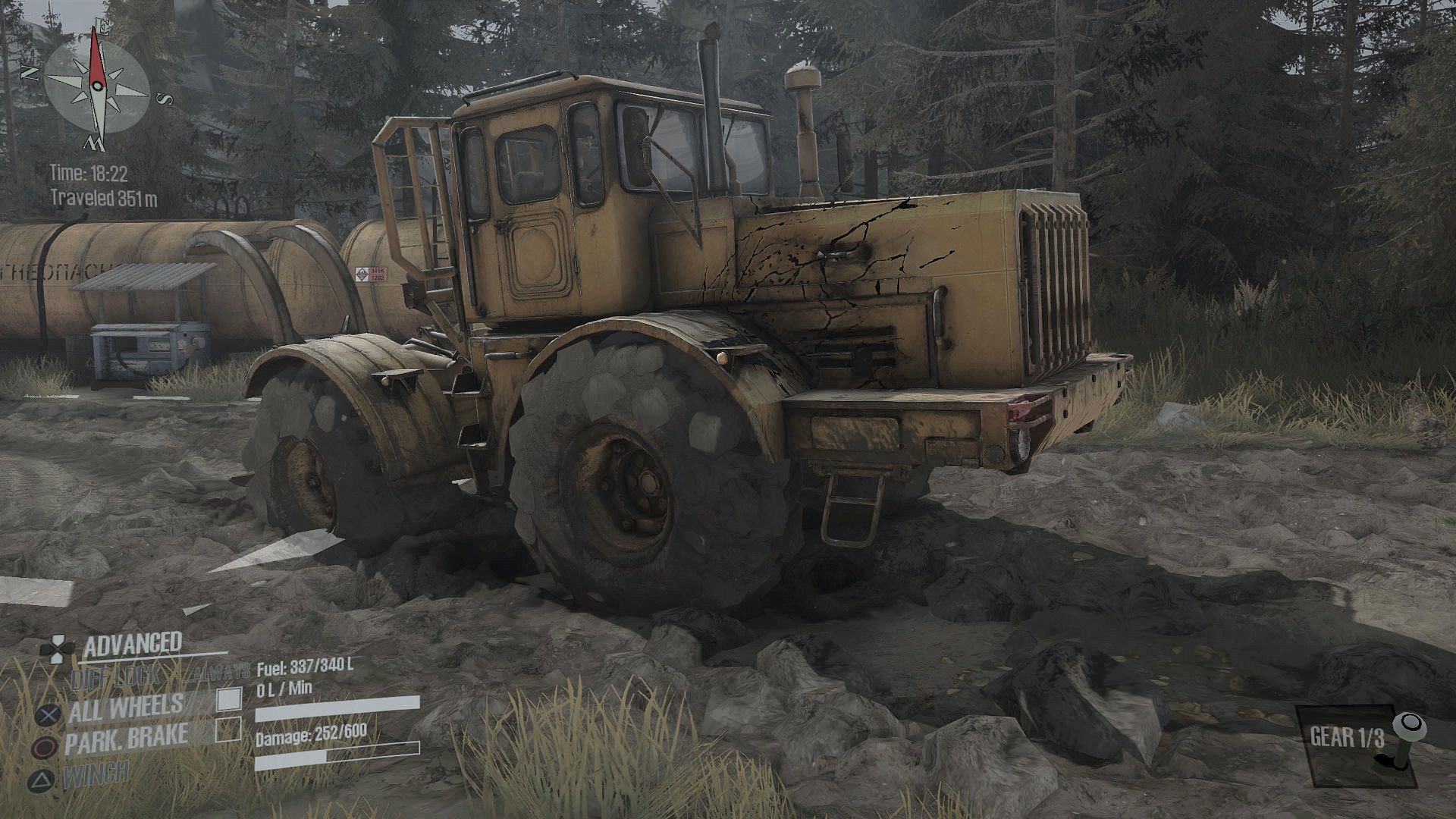Click the compass in the corner

pyautogui.click(x=96, y=85)
